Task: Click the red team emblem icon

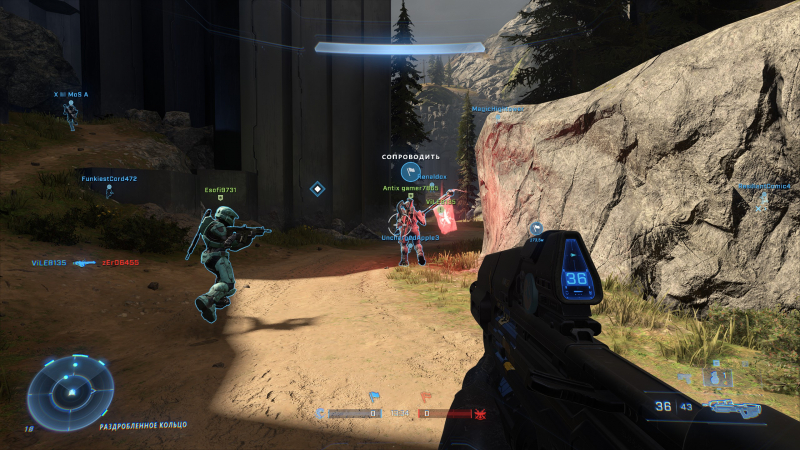Action: 480,412
